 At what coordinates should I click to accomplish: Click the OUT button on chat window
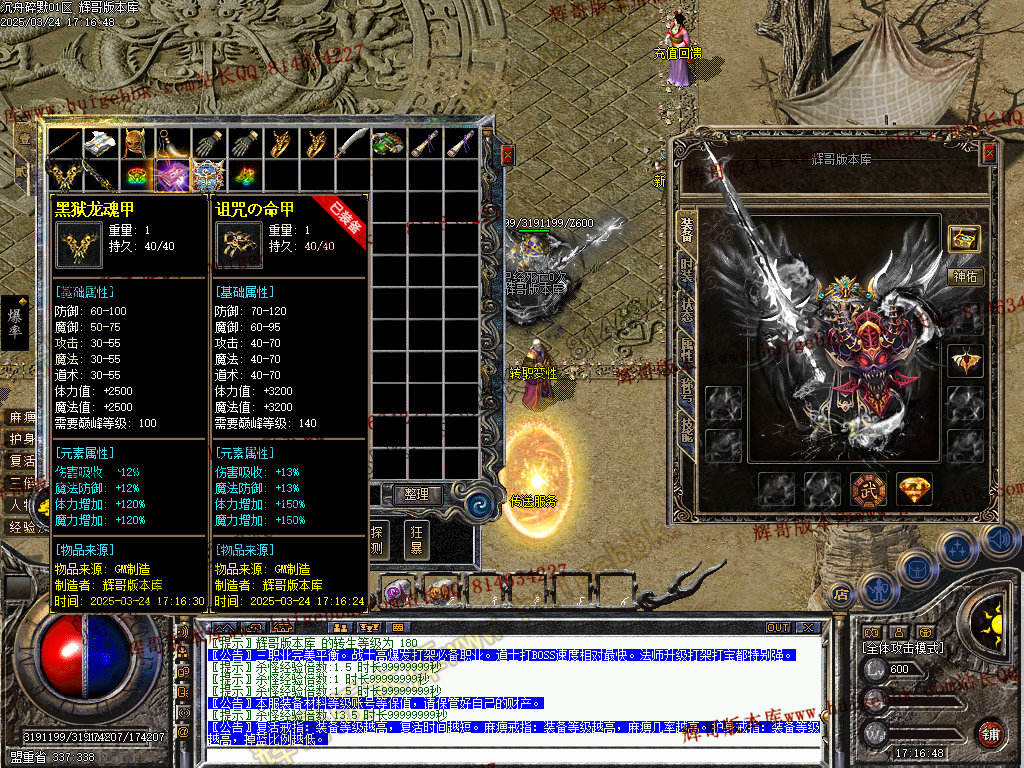(777, 628)
